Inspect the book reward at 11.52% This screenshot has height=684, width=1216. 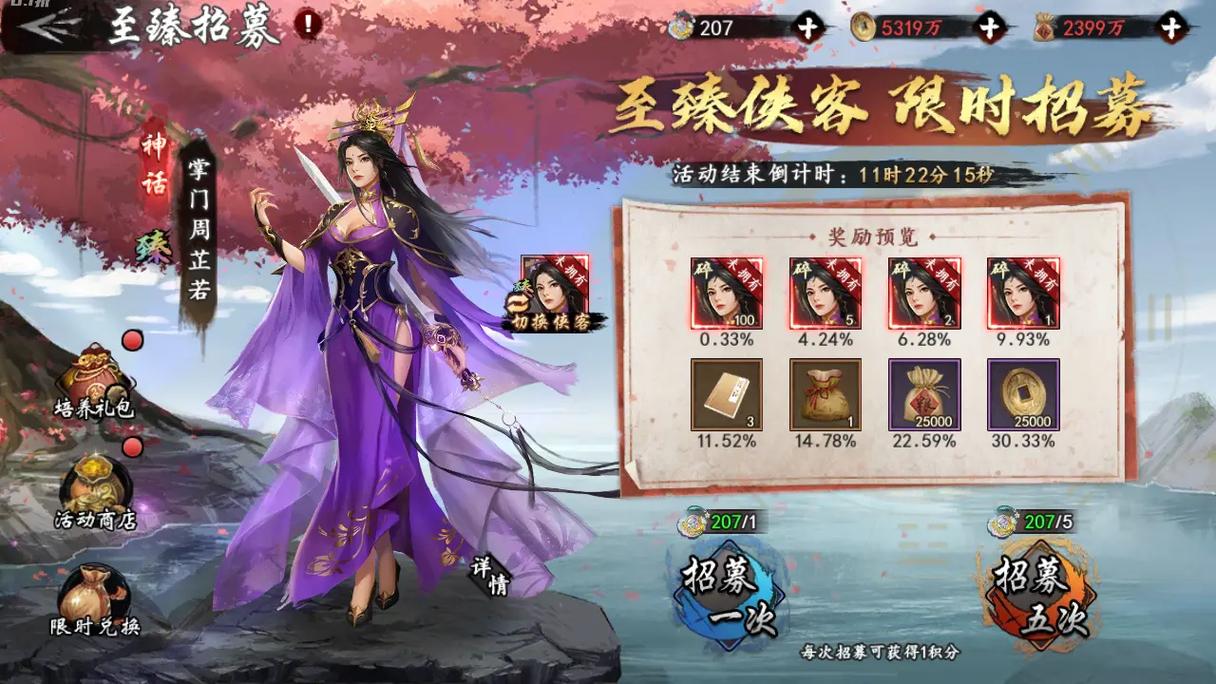tap(726, 395)
